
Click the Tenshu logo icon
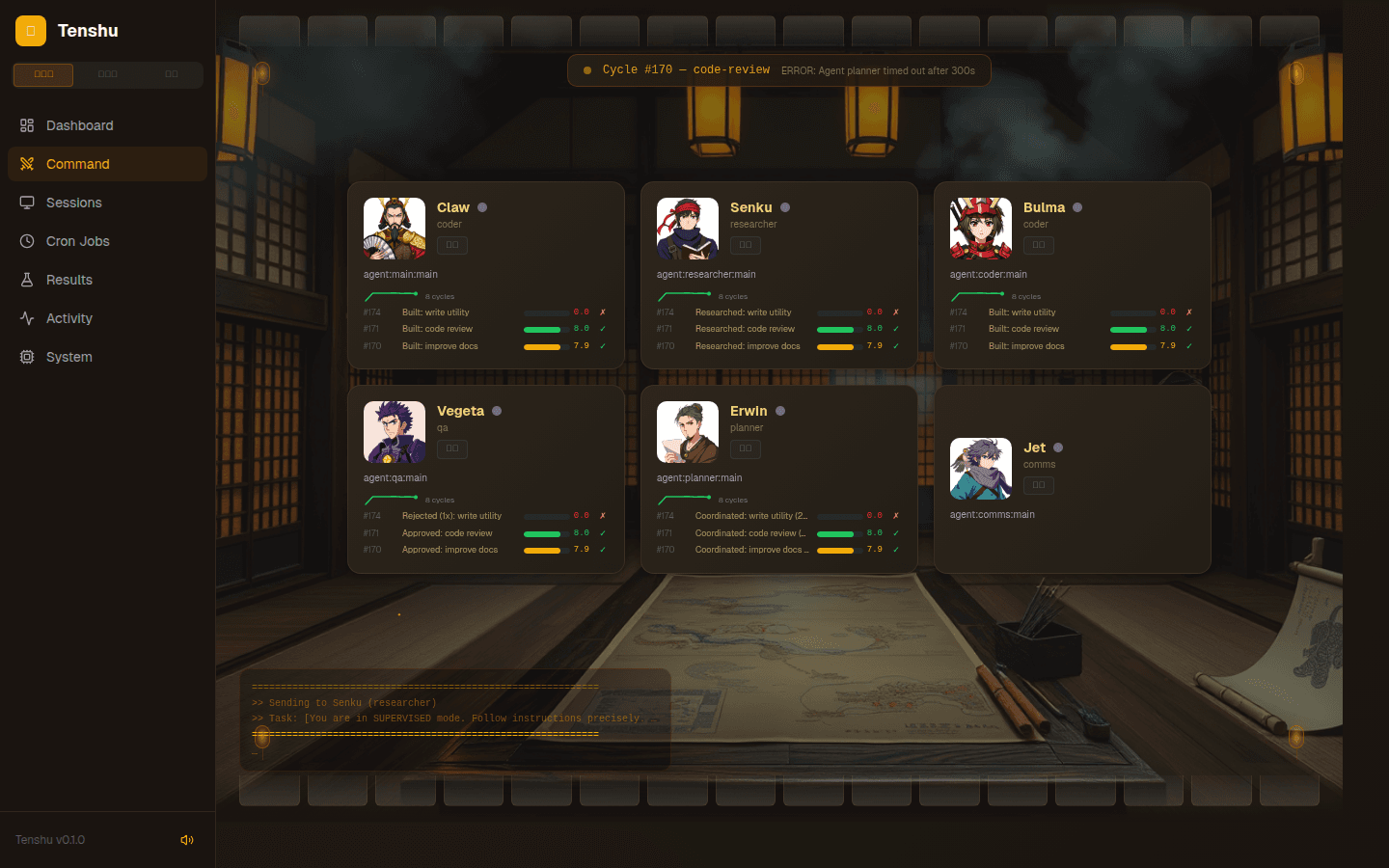pyautogui.click(x=30, y=30)
